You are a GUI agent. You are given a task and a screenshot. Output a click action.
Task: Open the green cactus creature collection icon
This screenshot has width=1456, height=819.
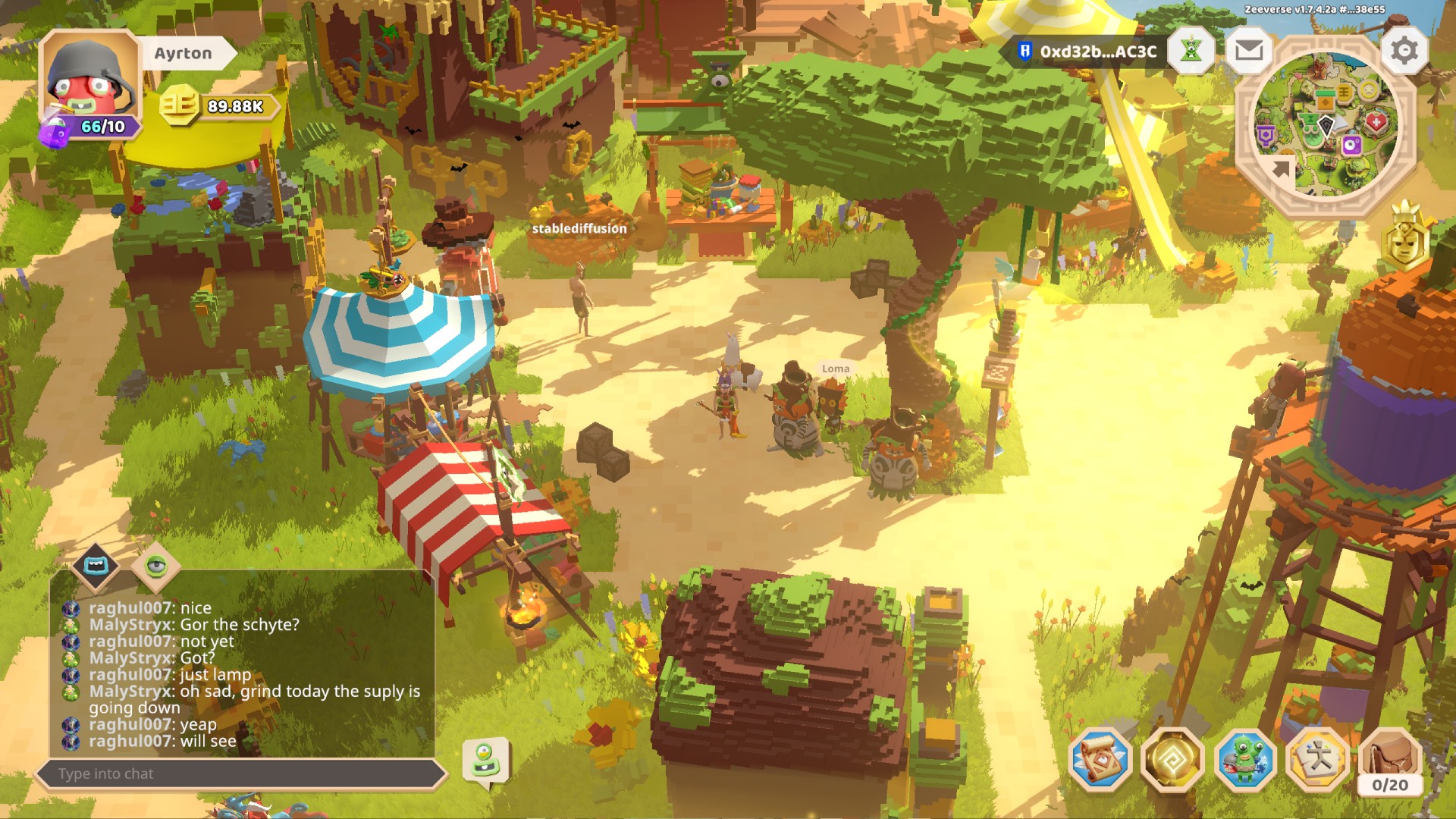(x=1244, y=760)
